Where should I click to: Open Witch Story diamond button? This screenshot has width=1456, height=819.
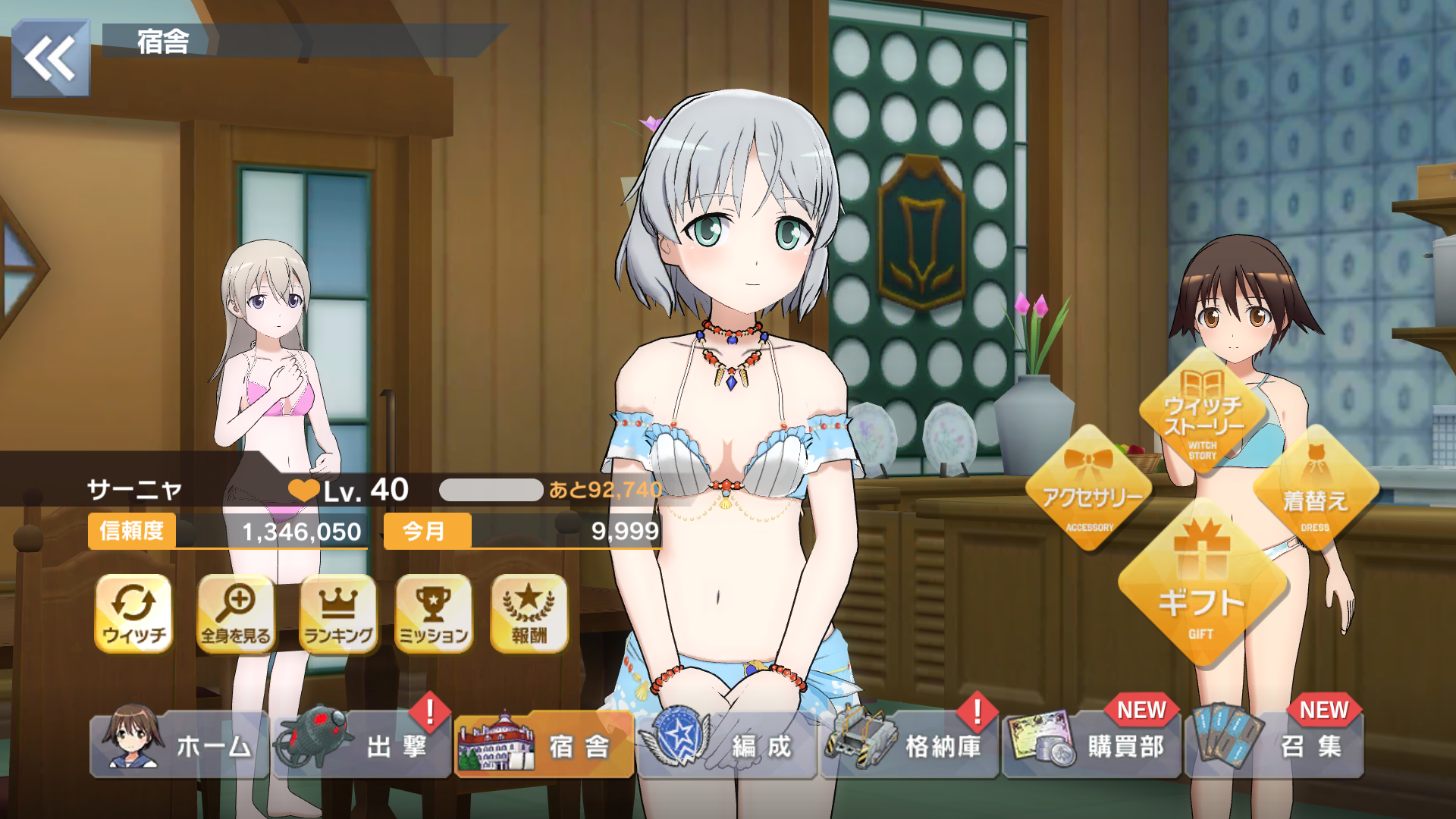[1203, 413]
